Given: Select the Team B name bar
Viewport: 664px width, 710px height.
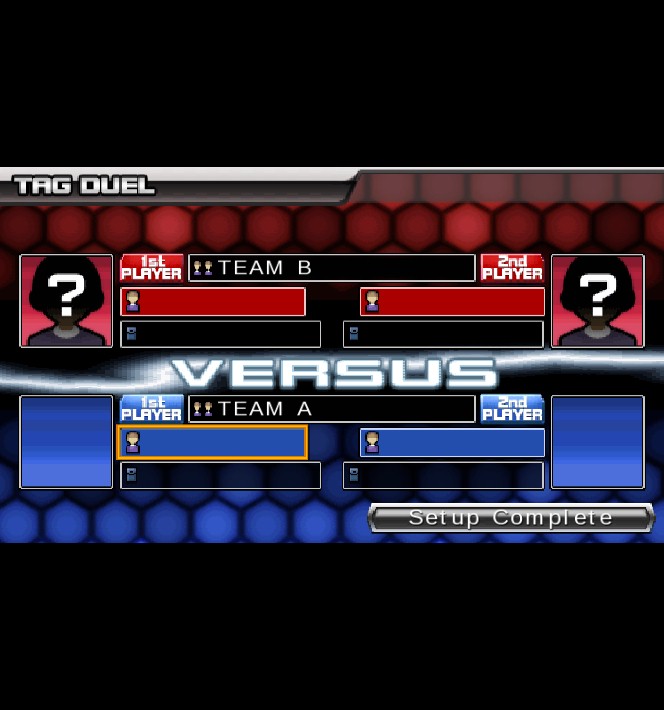Looking at the screenshot, I should coord(332,268).
